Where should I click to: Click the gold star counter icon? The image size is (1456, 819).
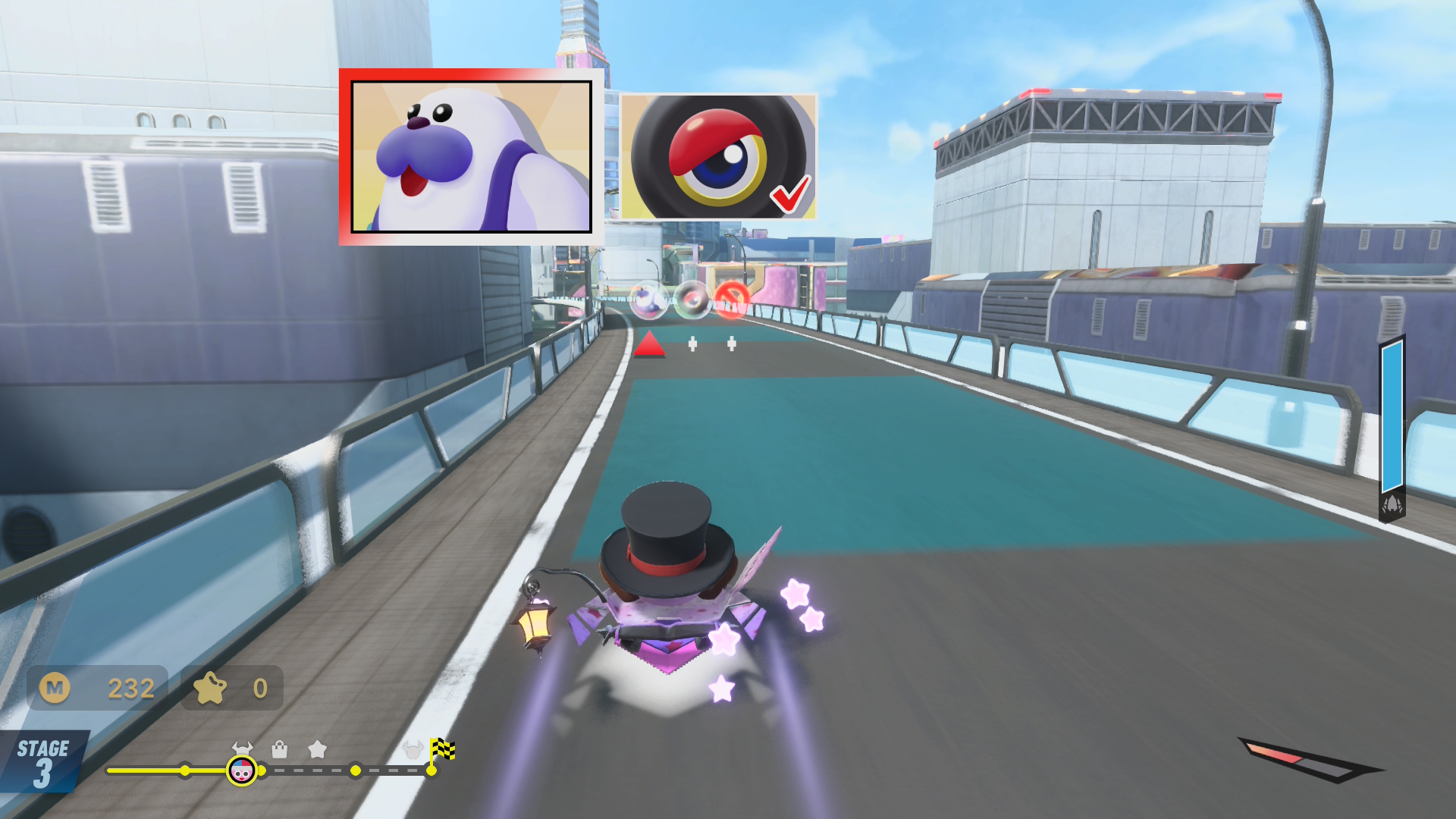tap(210, 688)
